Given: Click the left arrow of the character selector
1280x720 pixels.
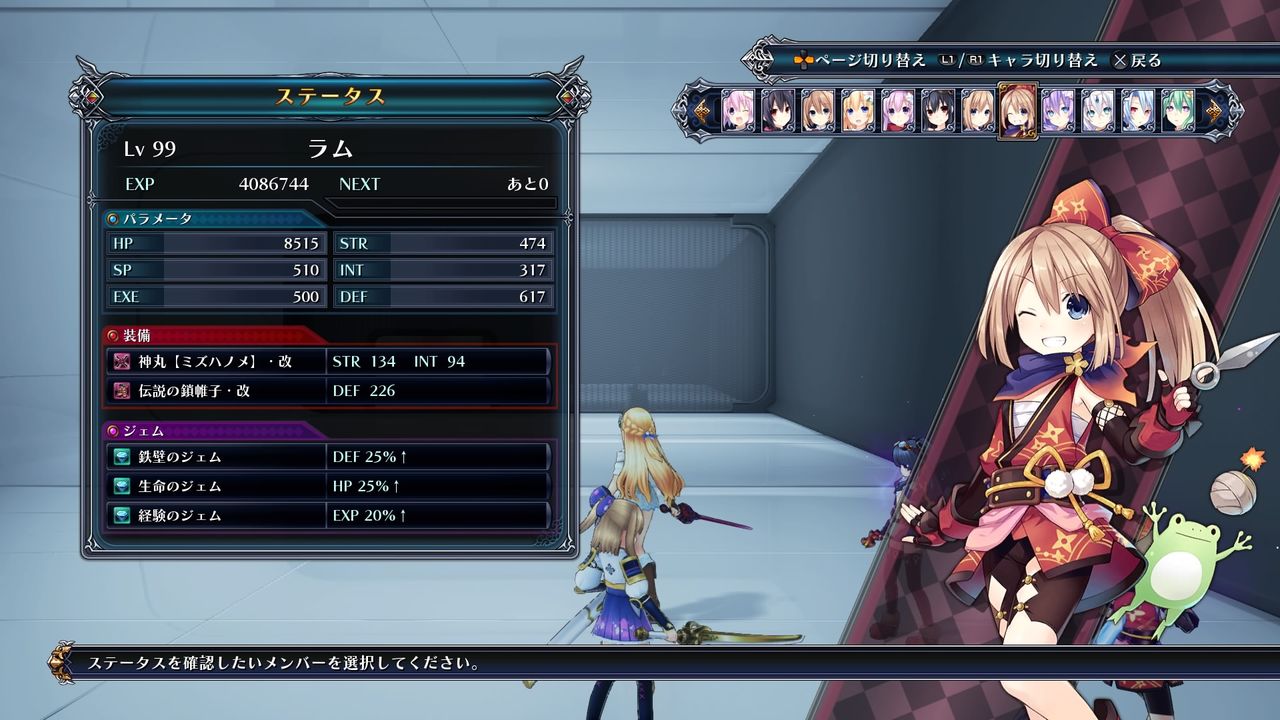Looking at the screenshot, I should (x=704, y=111).
